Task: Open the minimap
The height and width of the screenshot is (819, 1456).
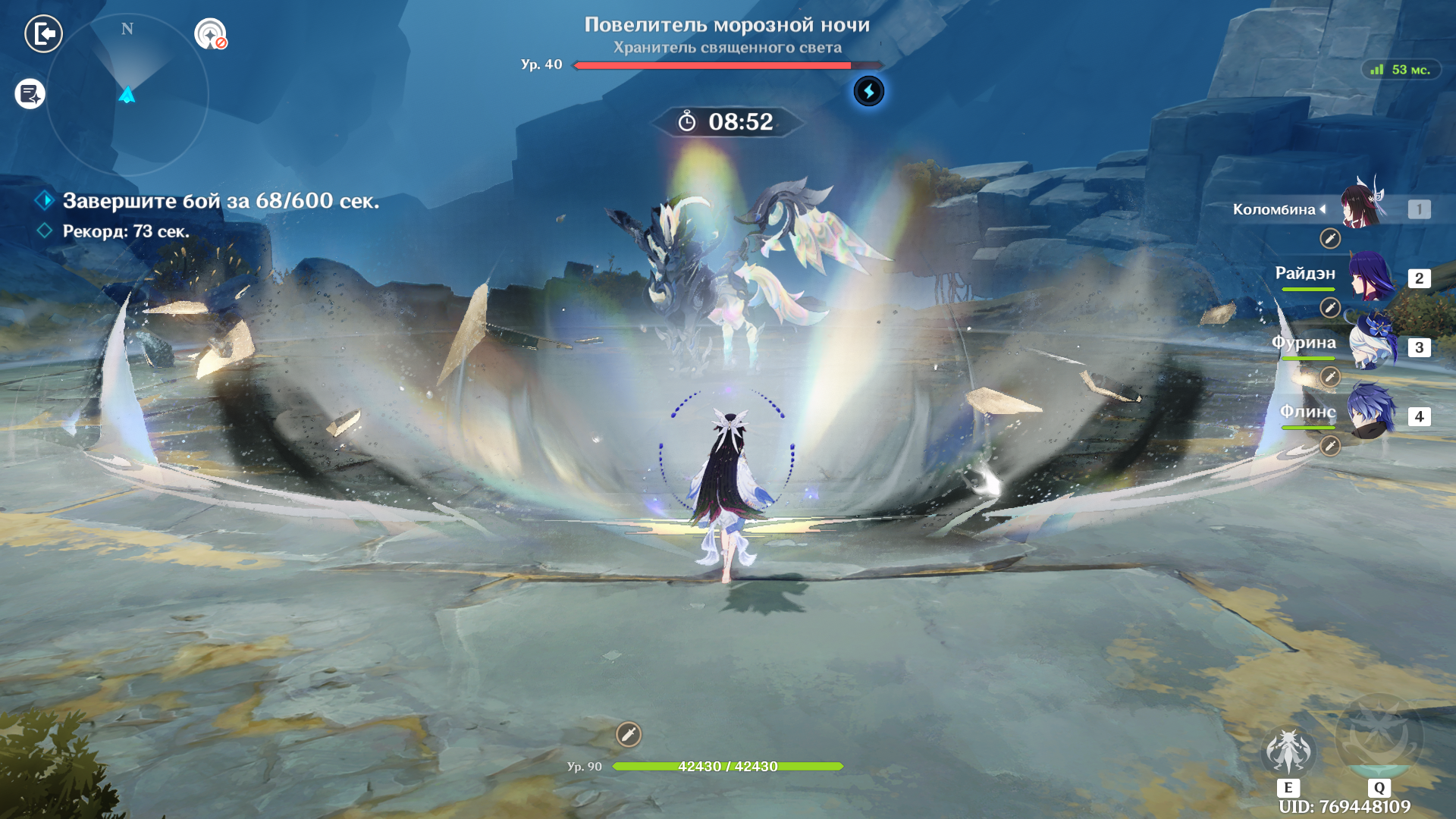Action: [127, 95]
